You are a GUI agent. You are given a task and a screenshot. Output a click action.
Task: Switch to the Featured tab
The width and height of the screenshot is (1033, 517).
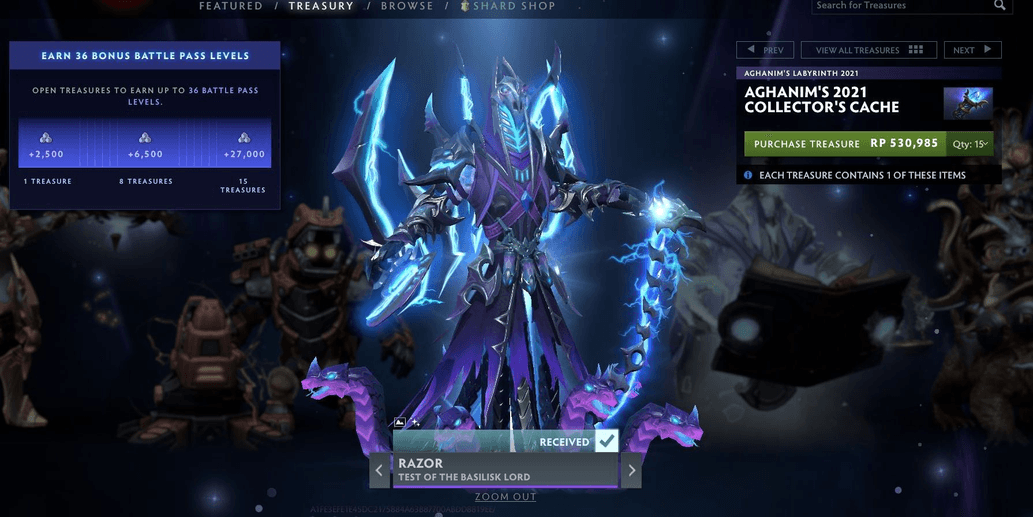point(230,6)
